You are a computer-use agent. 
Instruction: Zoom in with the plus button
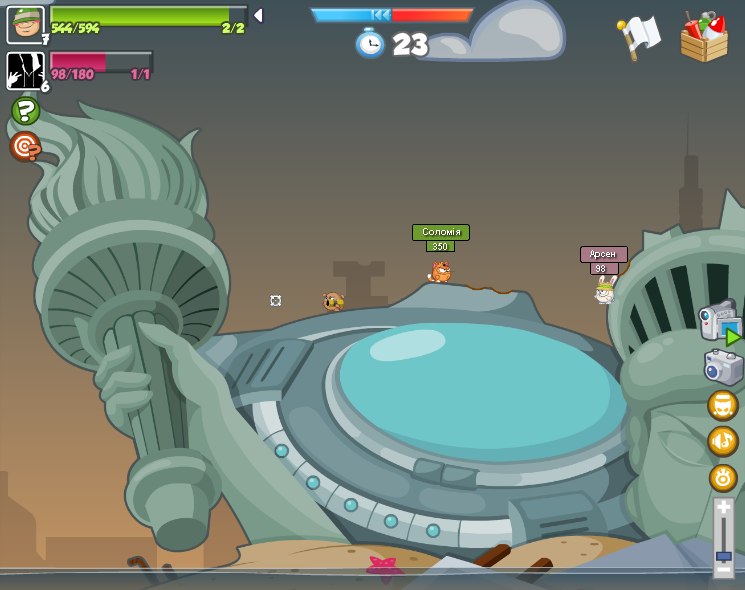coord(723,508)
